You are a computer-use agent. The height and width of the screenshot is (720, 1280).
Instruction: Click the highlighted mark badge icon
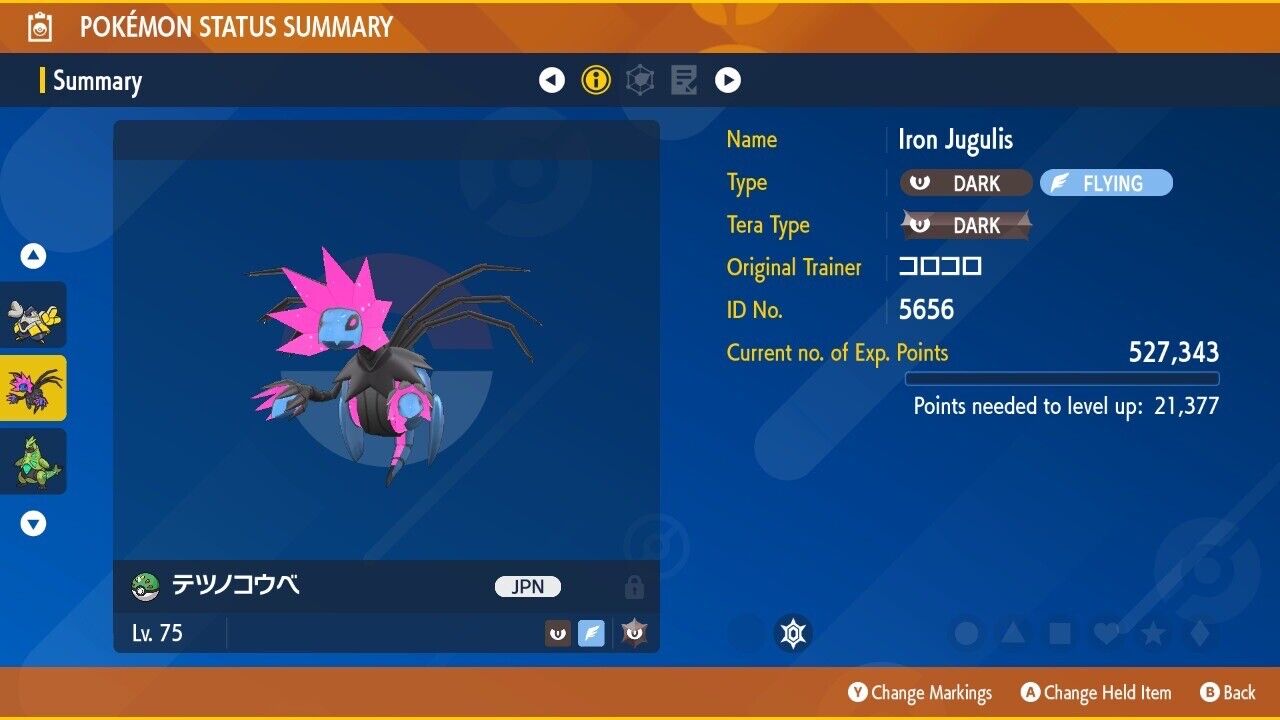(794, 633)
